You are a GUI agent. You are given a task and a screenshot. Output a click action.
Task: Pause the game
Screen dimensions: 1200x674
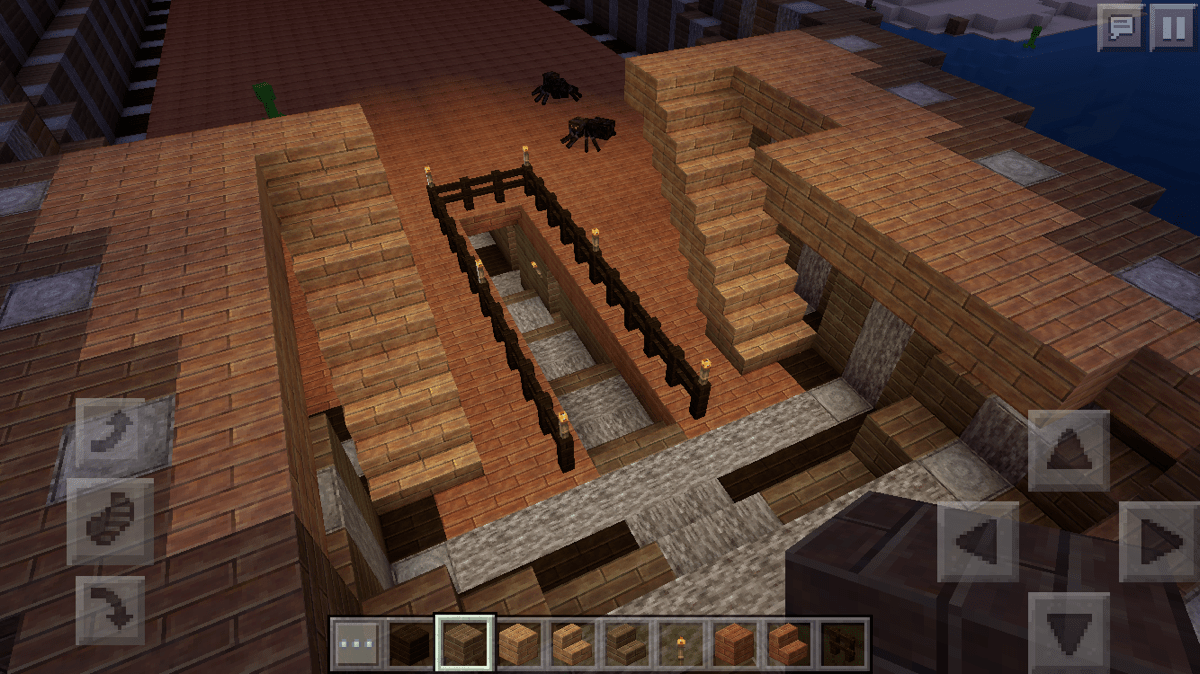(x=1171, y=27)
